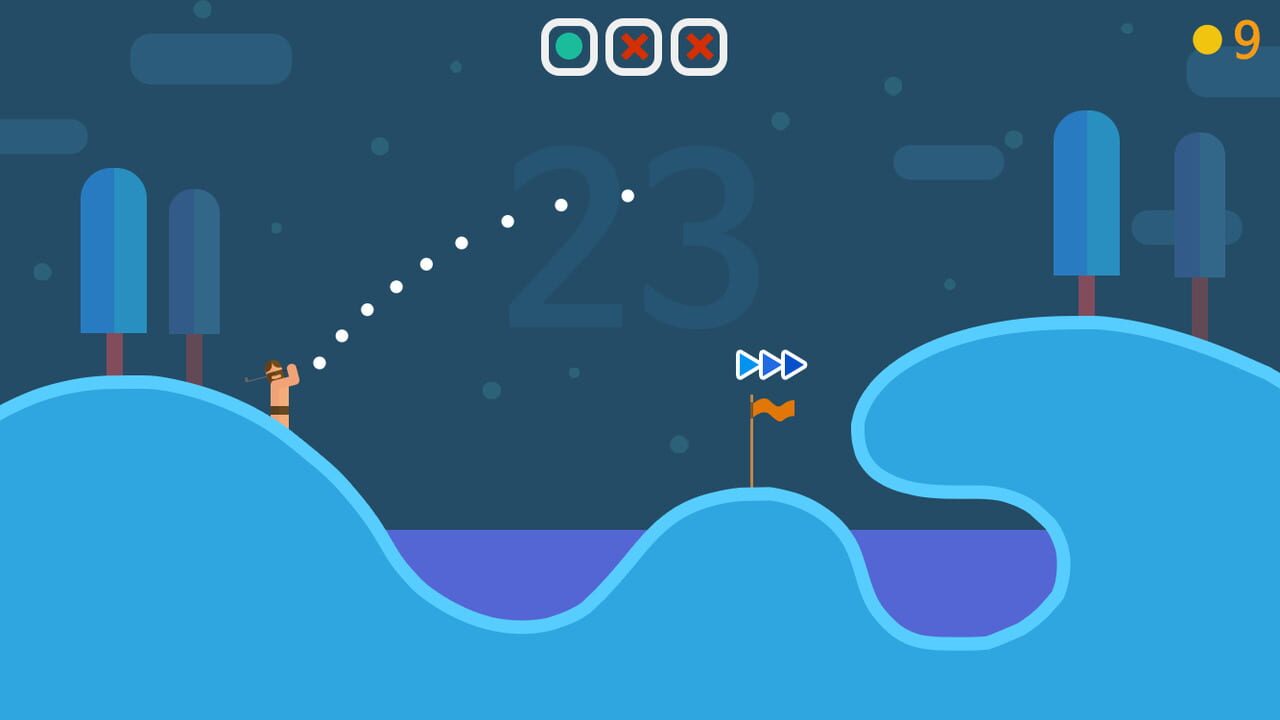This screenshot has height=720, width=1280.
Task: Select the tall blue tree on the left
Action: pos(112,250)
